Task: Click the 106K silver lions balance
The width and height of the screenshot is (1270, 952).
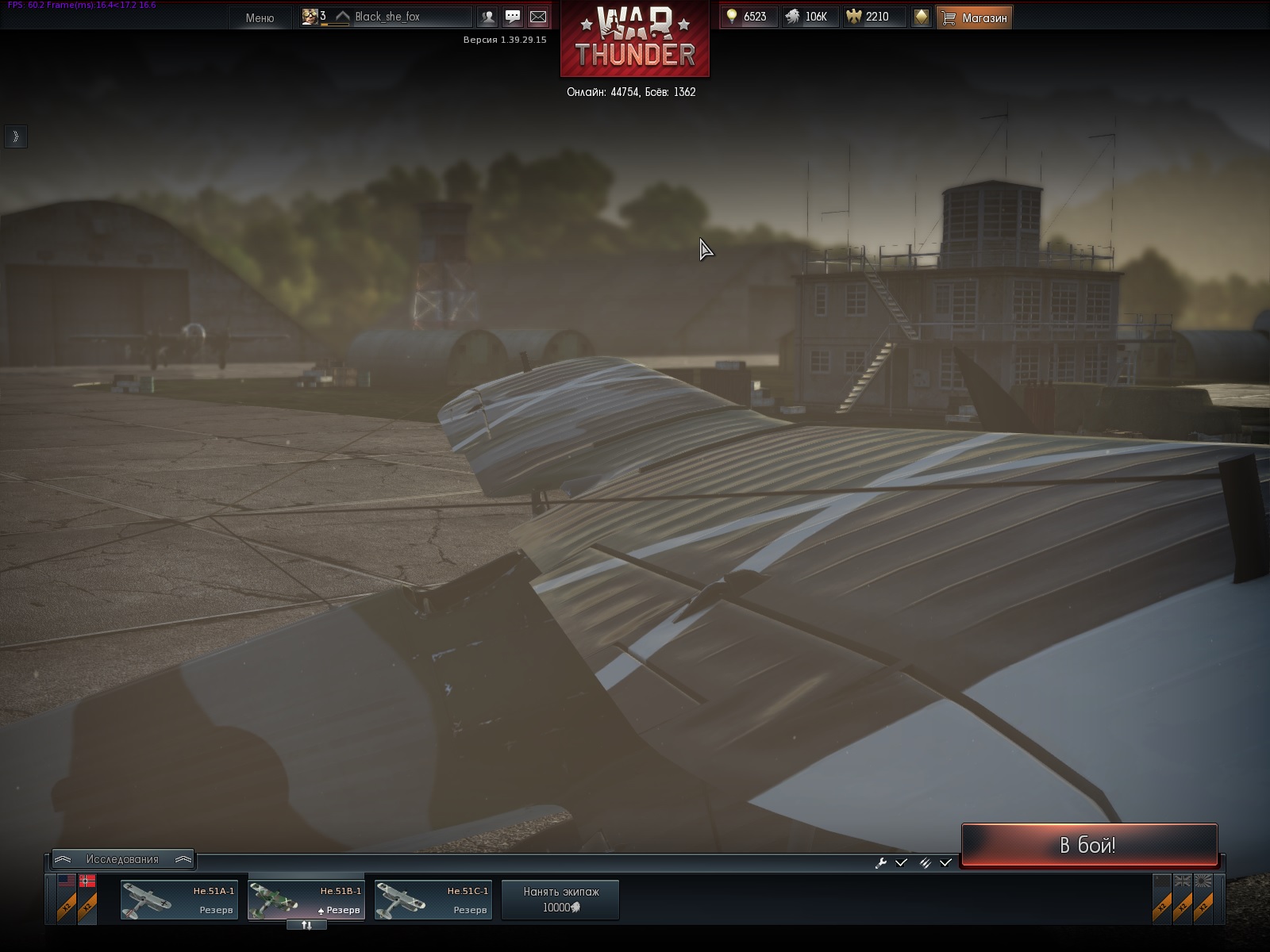Action: pos(808,17)
